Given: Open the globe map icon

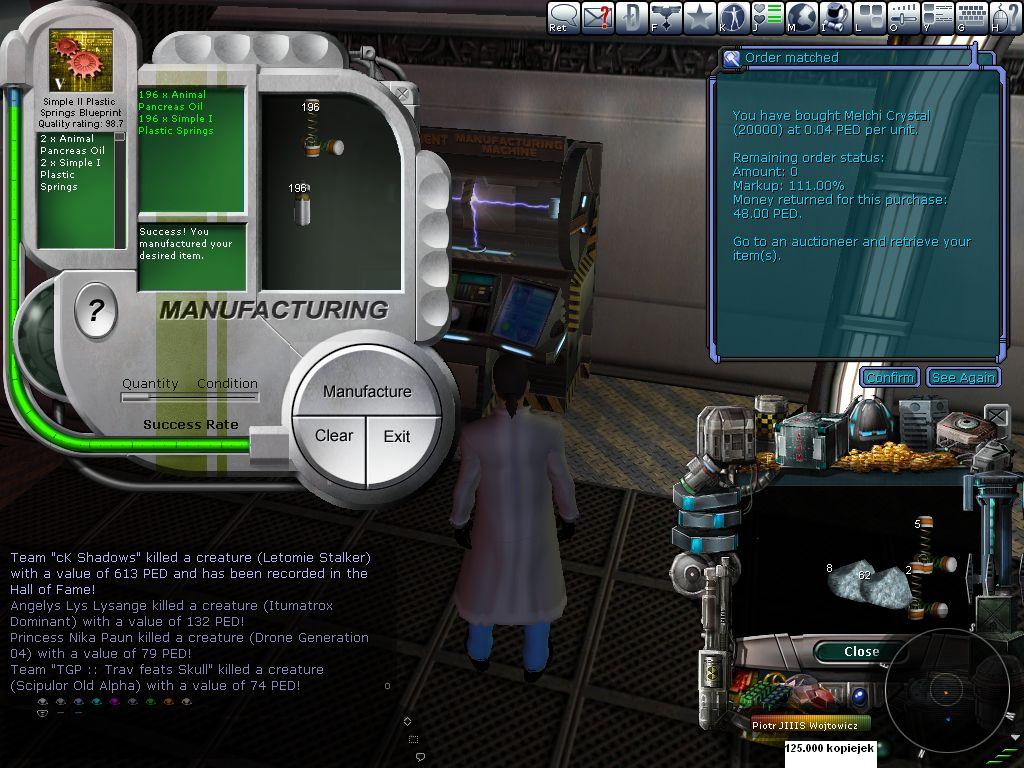Looking at the screenshot, I should 802,16.
